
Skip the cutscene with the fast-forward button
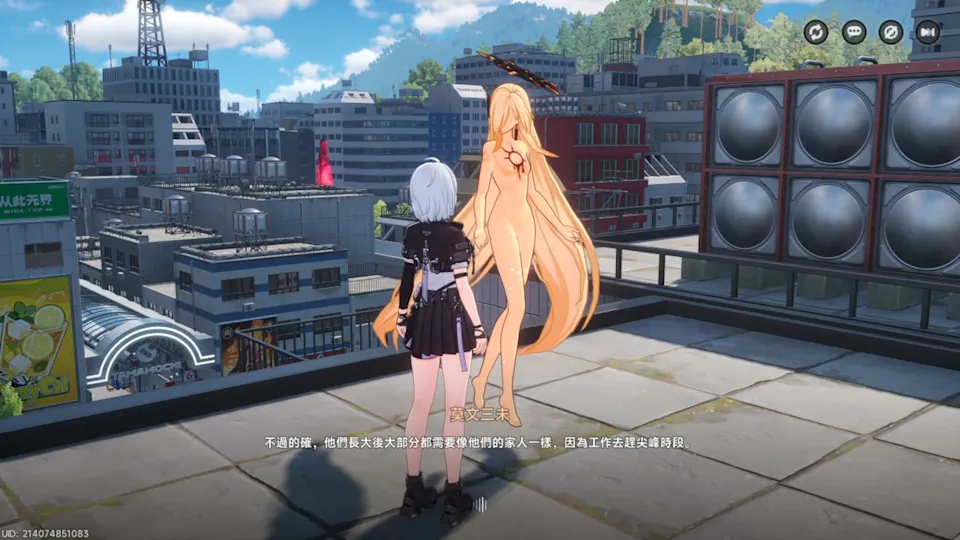tap(928, 32)
